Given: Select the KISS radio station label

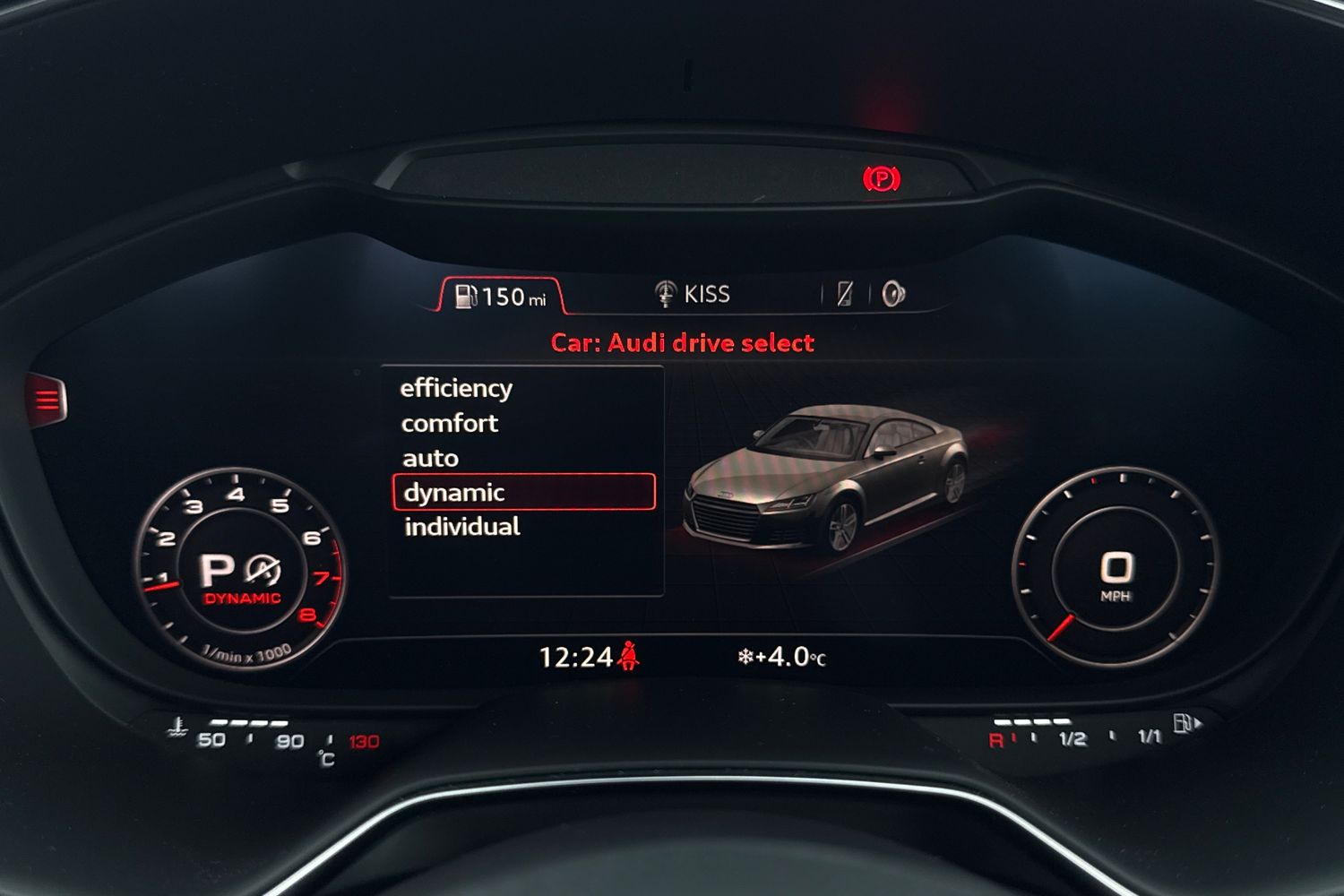Looking at the screenshot, I should click(x=707, y=293).
